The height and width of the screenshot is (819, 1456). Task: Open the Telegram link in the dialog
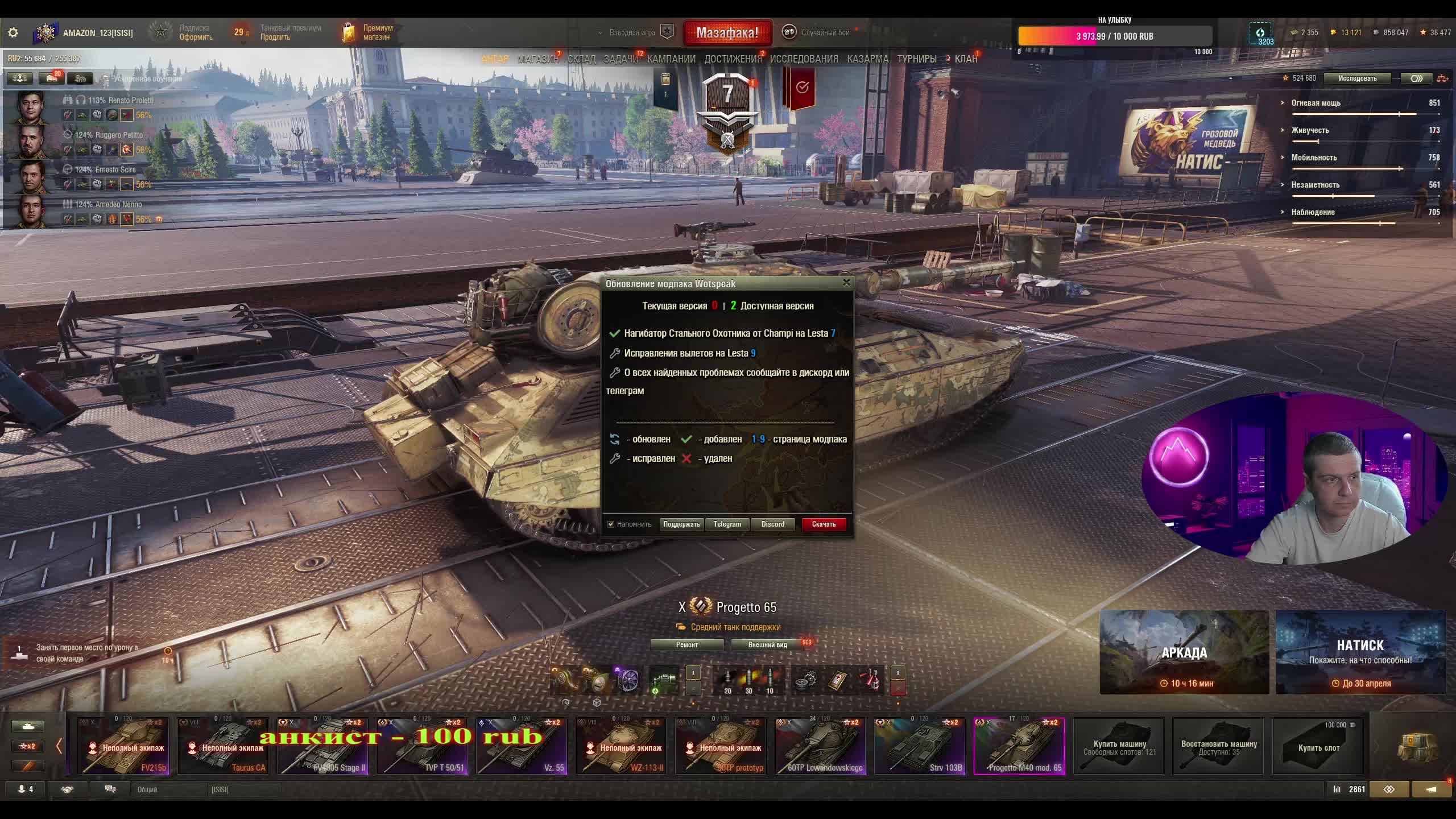(727, 524)
